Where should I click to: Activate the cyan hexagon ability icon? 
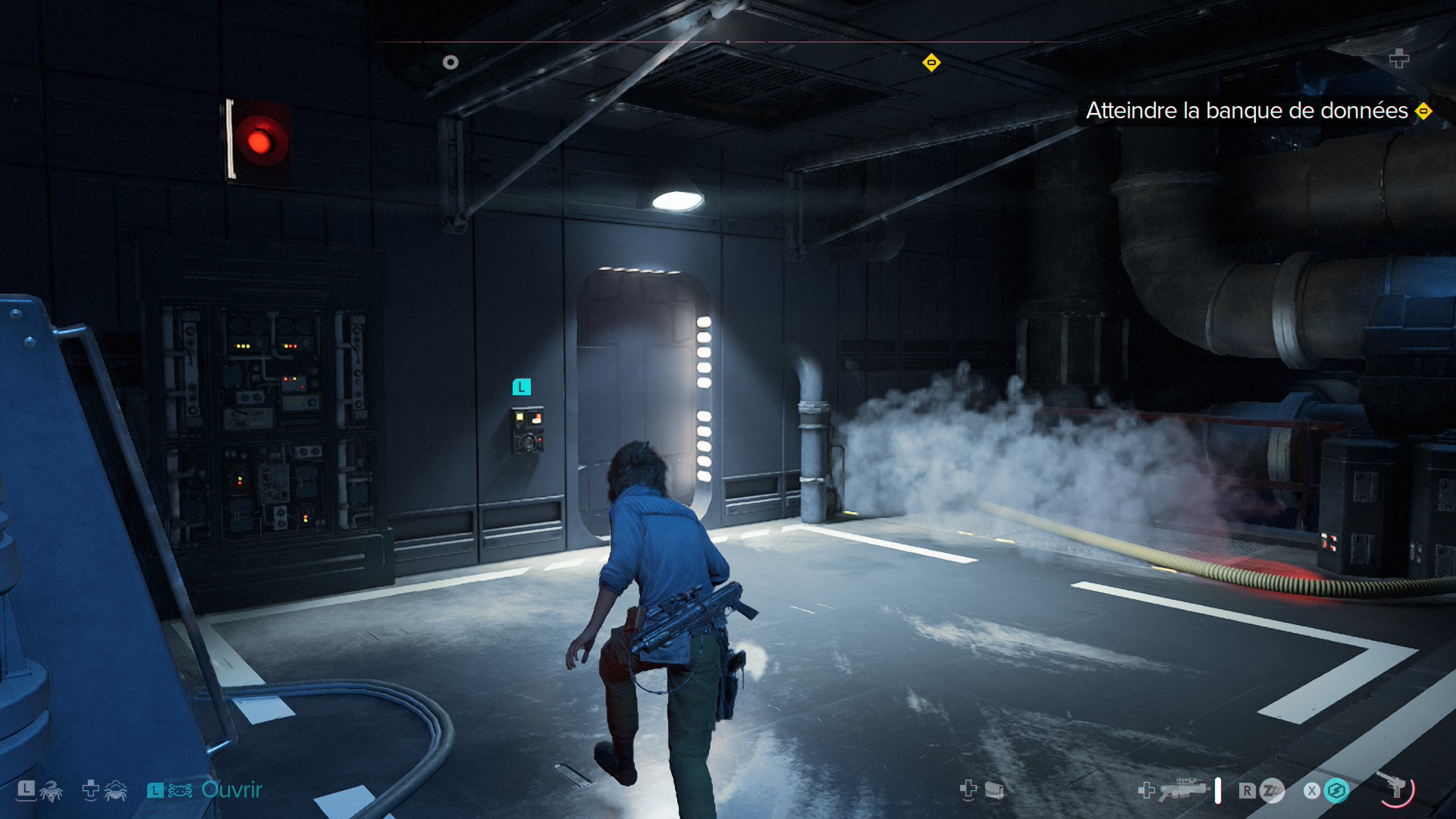tap(1336, 791)
